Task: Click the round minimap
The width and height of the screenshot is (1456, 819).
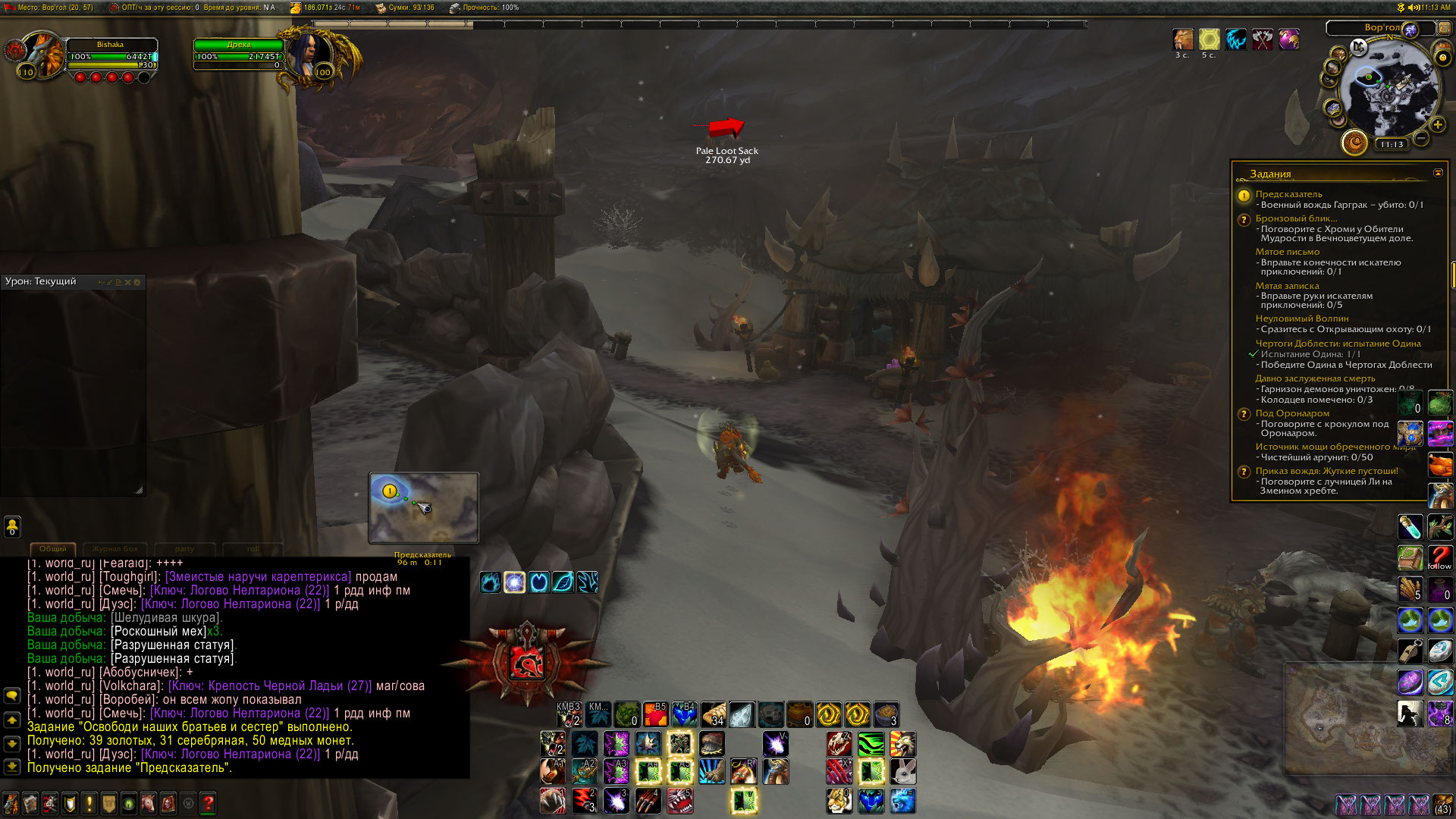Action: pyautogui.click(x=1388, y=89)
